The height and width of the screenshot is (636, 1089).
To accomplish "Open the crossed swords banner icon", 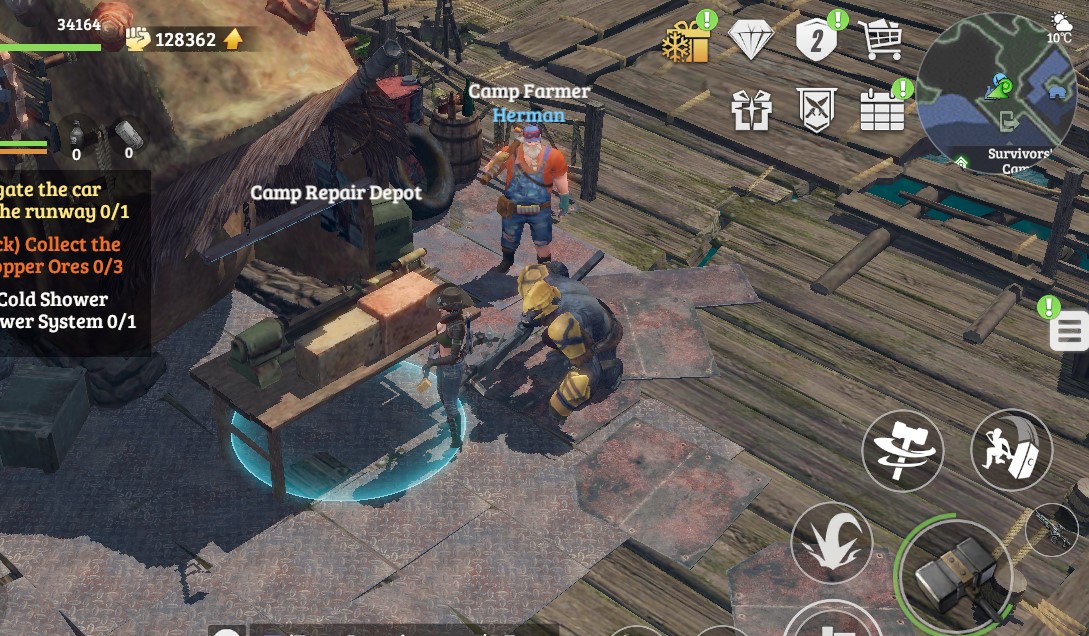I will [x=817, y=110].
